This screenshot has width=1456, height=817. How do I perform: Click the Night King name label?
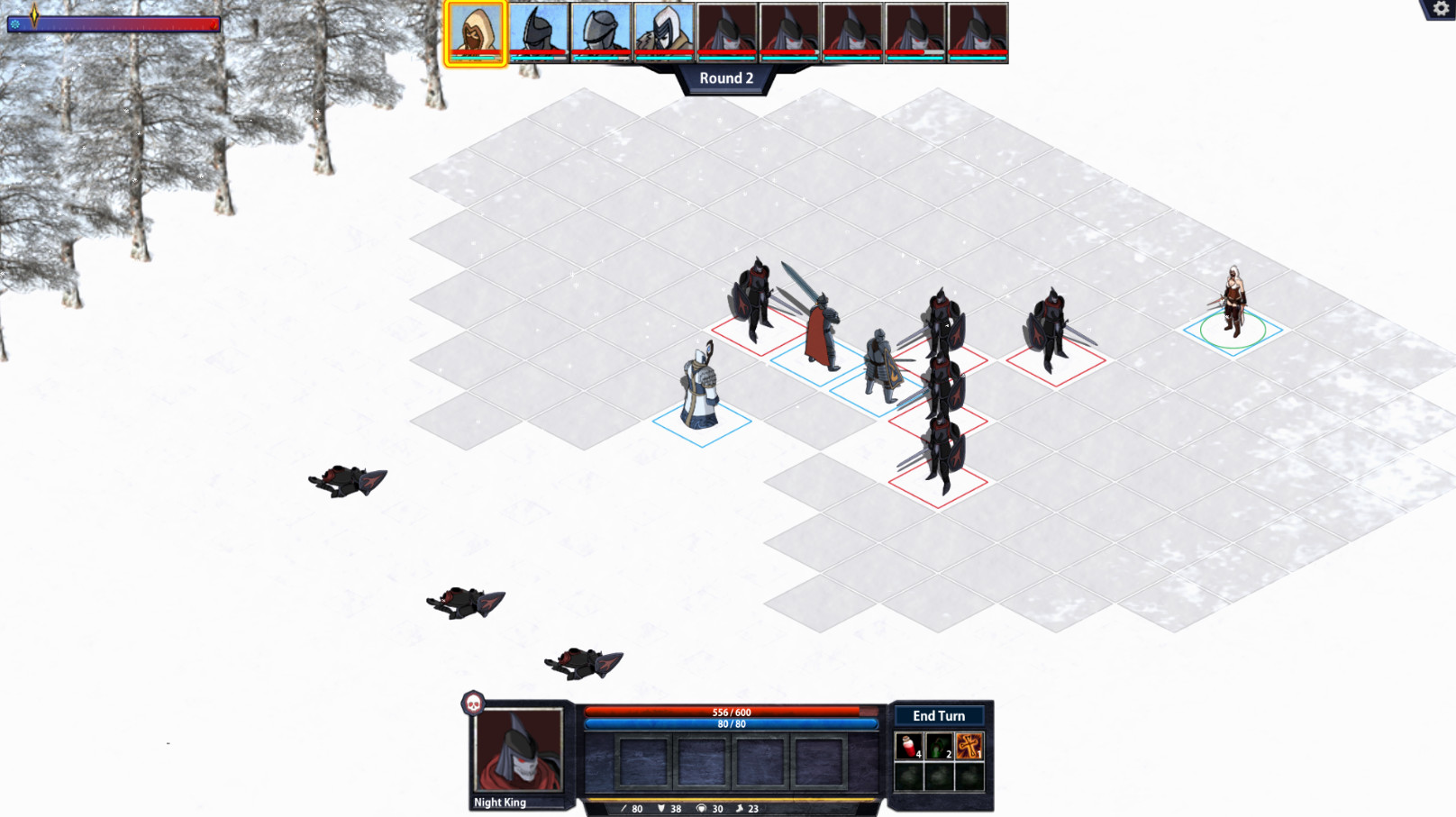[x=499, y=802]
